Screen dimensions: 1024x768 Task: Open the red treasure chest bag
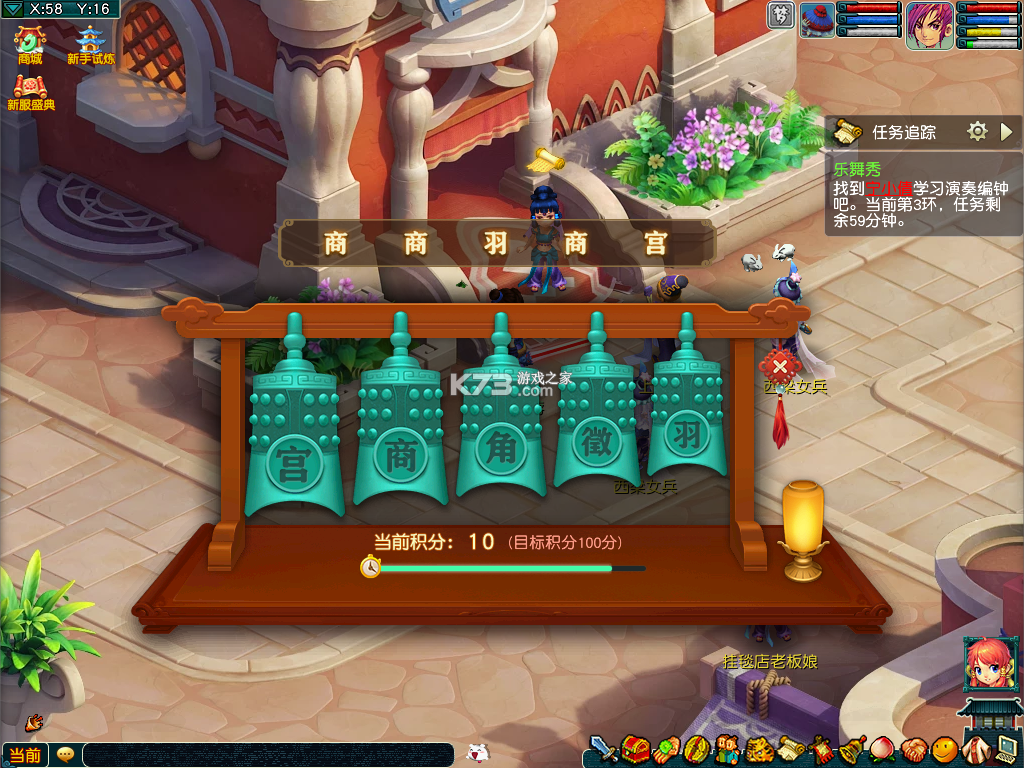(x=633, y=749)
